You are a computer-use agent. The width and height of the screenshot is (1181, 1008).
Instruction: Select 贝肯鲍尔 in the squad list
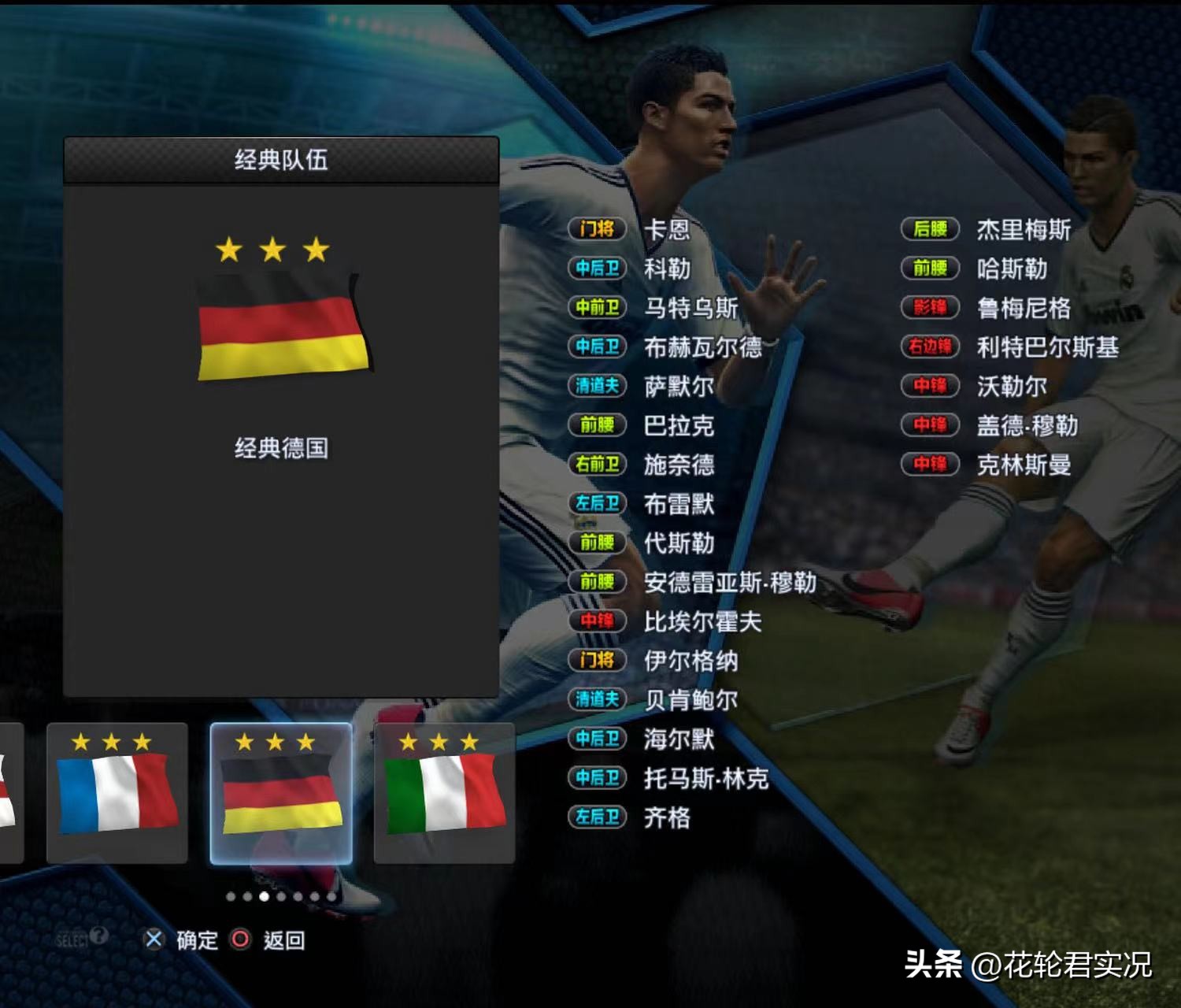(x=690, y=699)
